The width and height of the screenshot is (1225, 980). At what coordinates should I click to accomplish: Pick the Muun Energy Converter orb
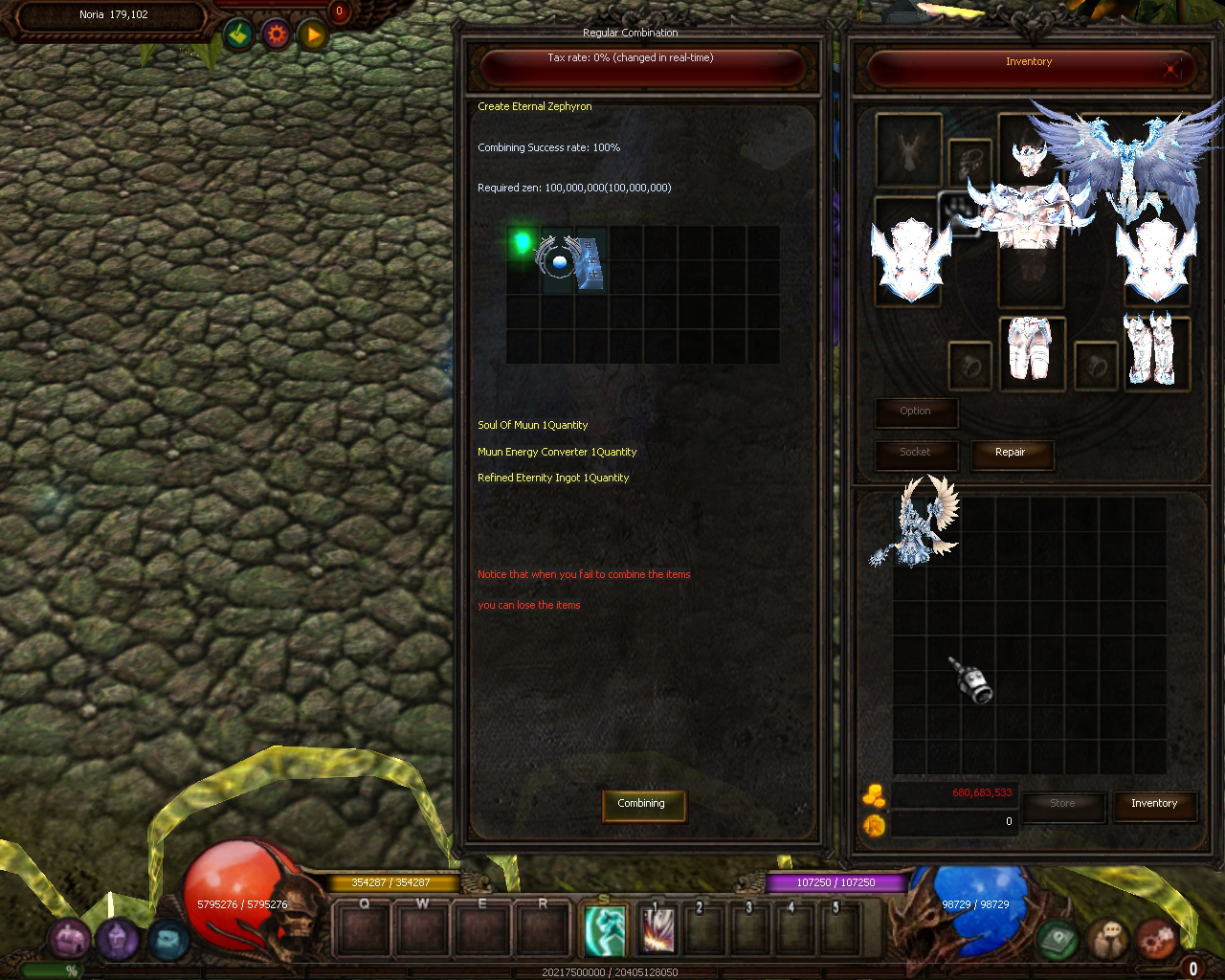pos(558,260)
